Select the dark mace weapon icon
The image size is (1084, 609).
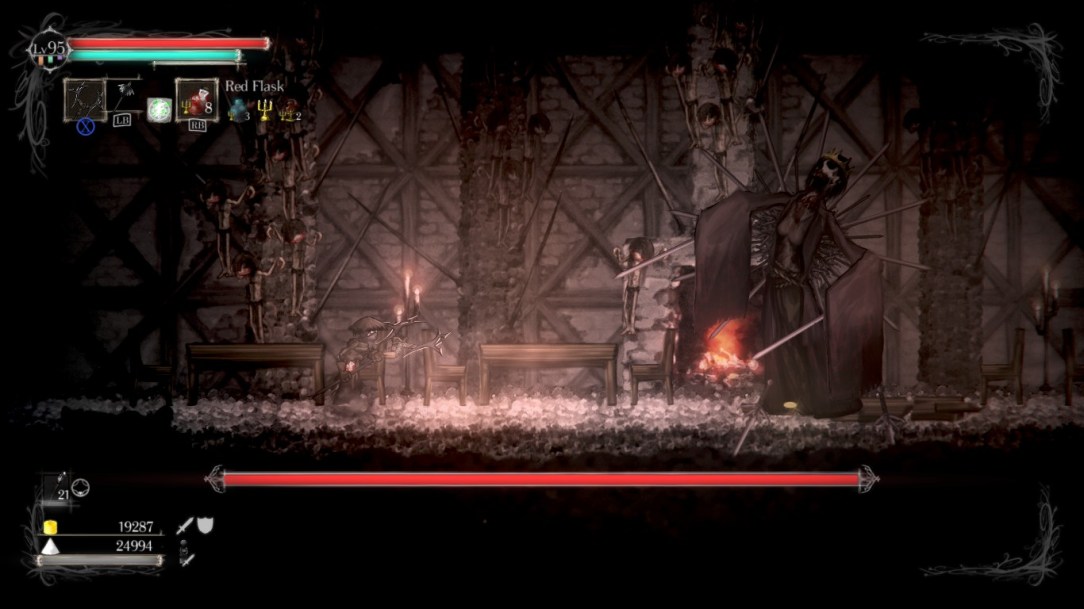(x=127, y=95)
